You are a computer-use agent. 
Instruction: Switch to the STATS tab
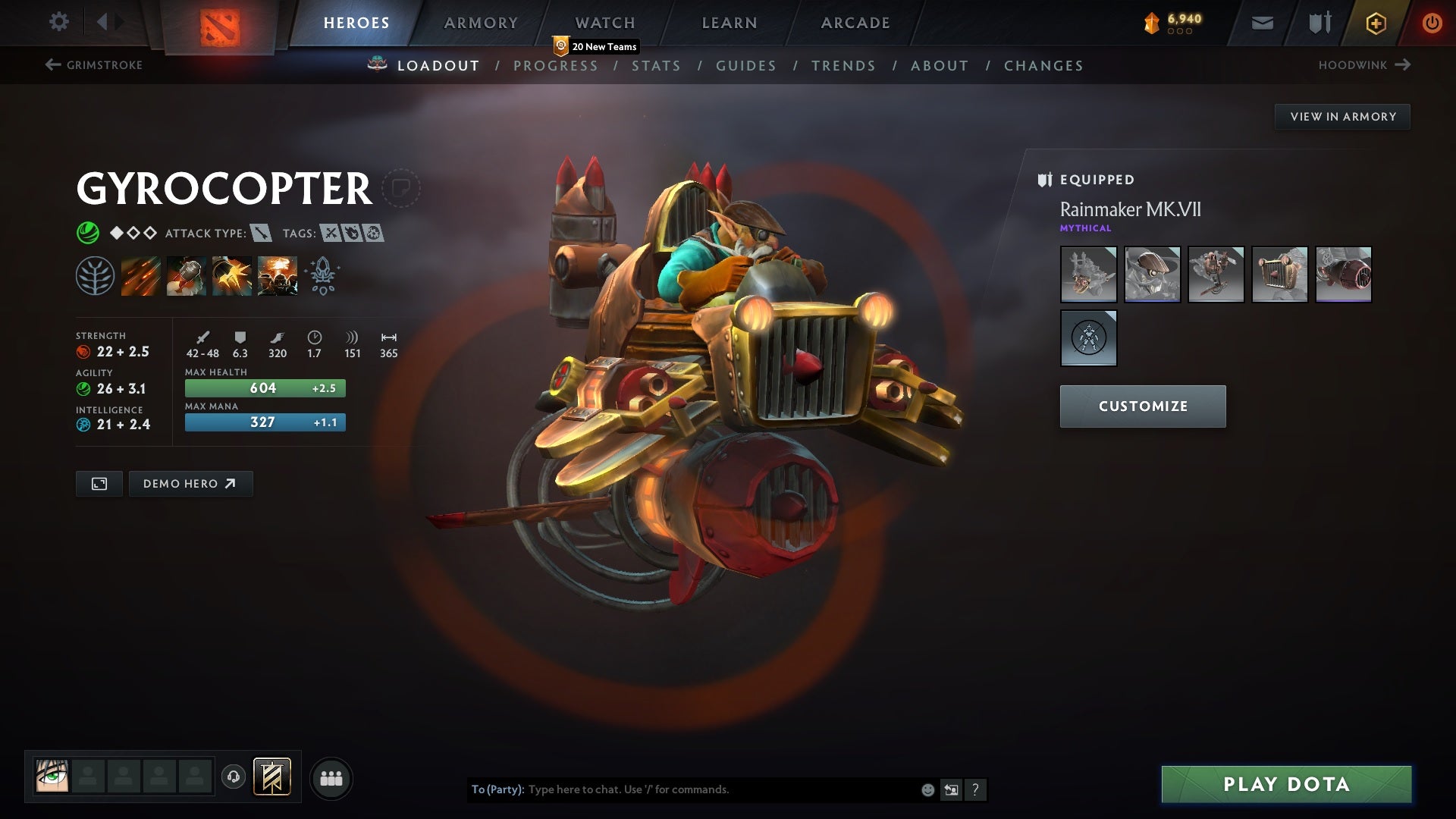tap(657, 65)
